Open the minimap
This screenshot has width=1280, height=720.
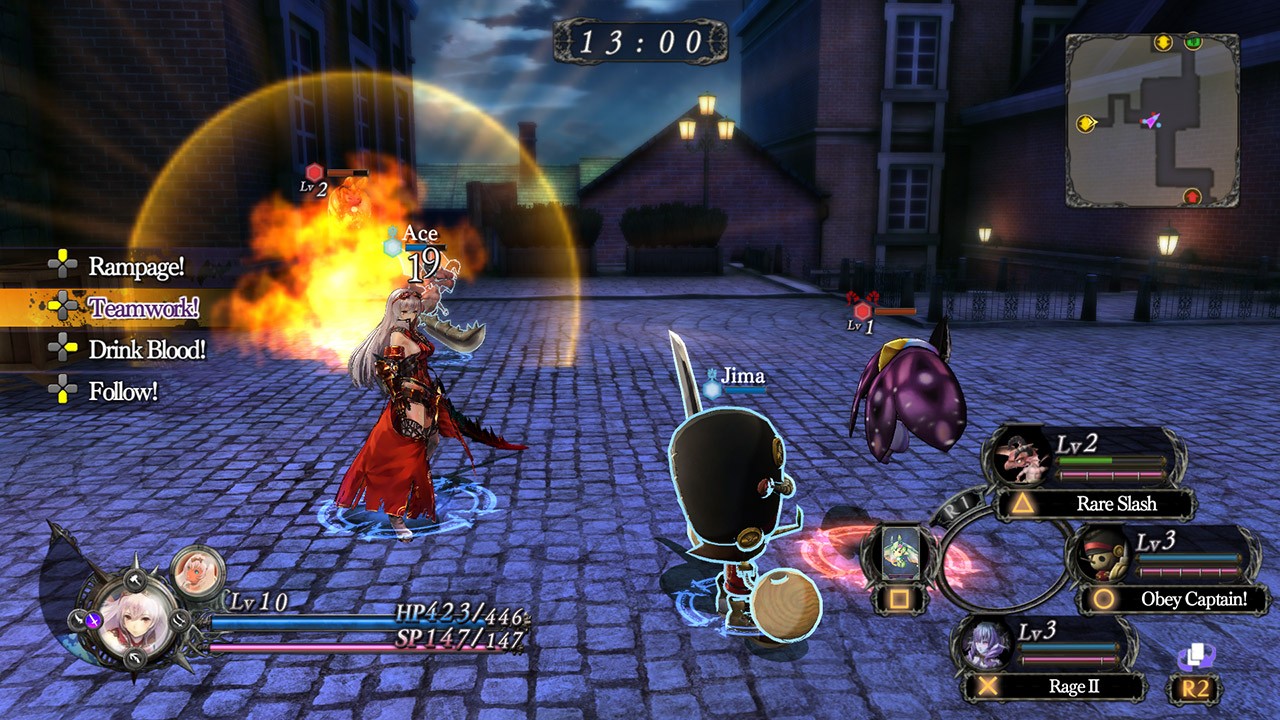pyautogui.click(x=1152, y=120)
